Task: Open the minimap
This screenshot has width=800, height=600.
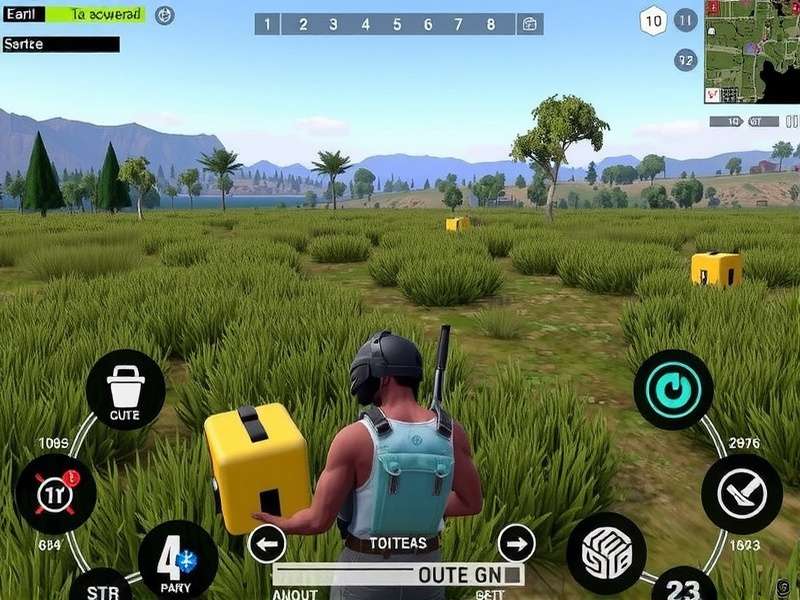Action: coord(751,52)
